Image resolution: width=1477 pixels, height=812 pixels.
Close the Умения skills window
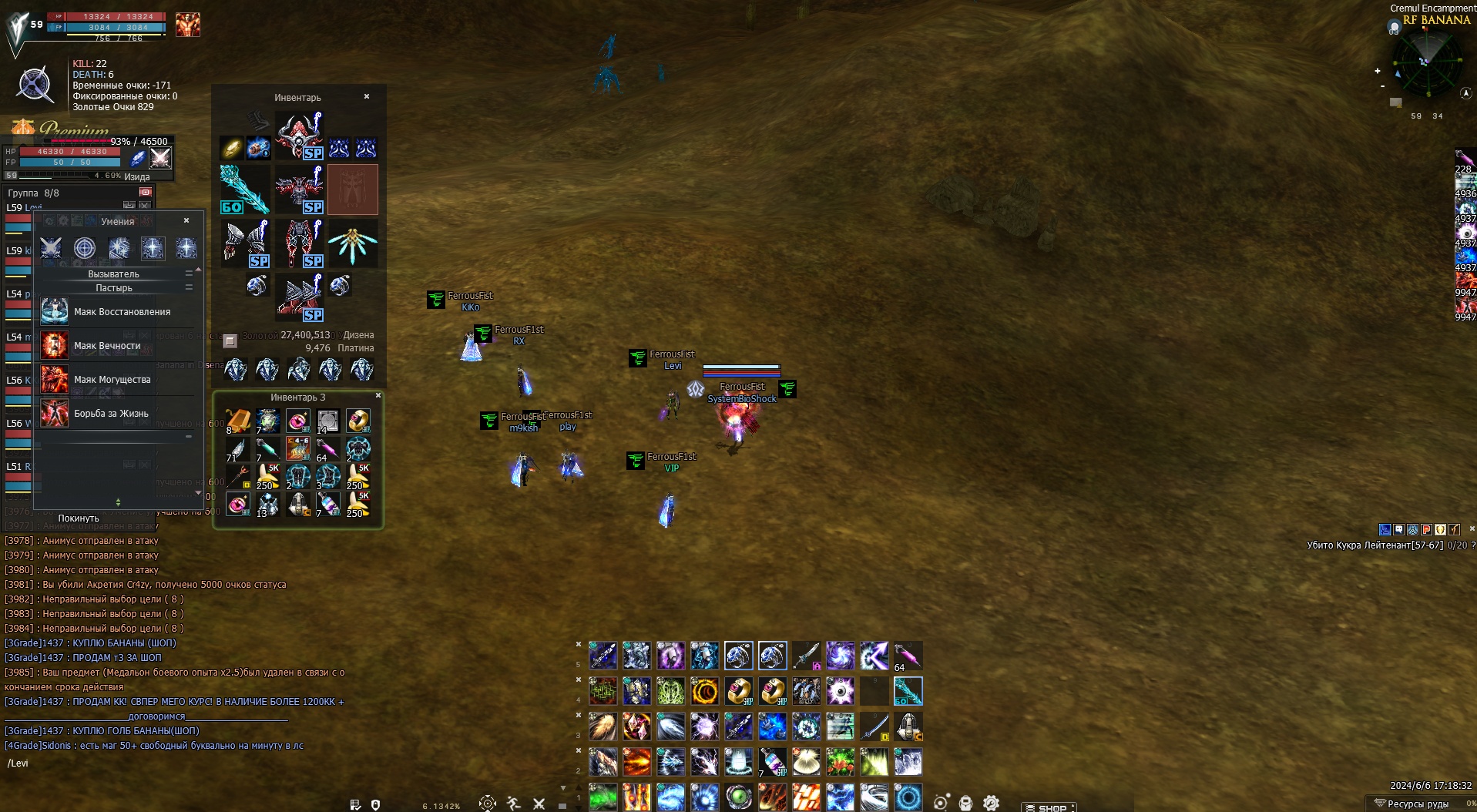[x=186, y=220]
